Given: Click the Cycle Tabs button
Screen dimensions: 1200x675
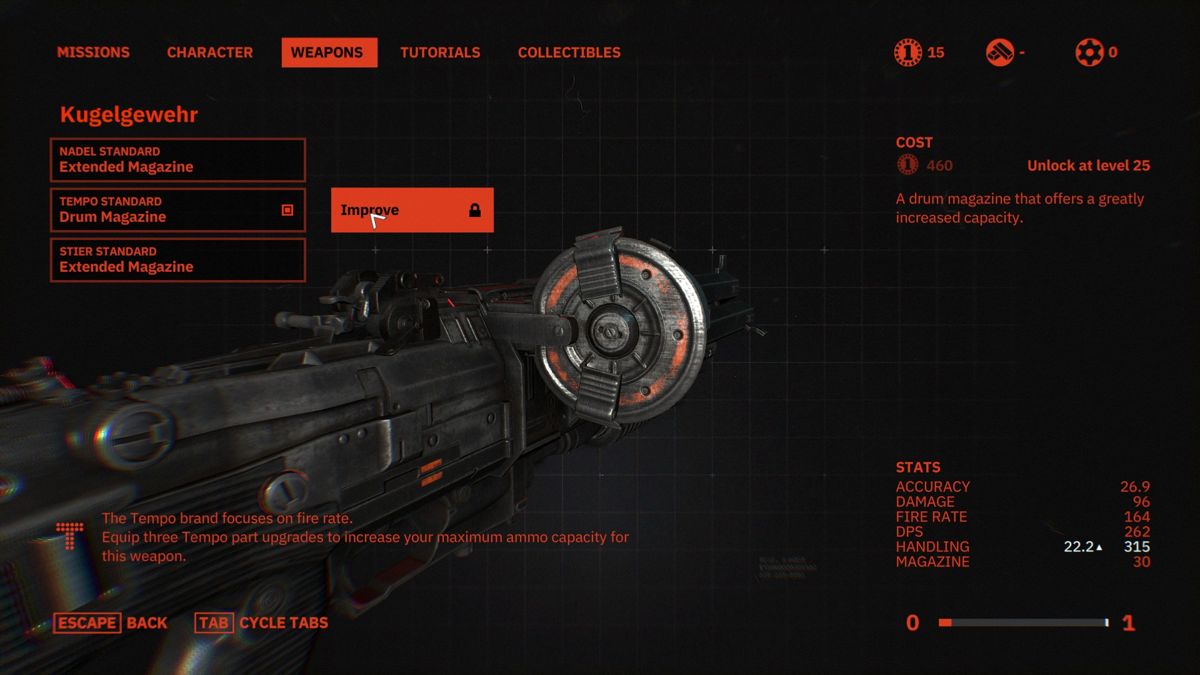Looking at the screenshot, I should click(x=262, y=623).
